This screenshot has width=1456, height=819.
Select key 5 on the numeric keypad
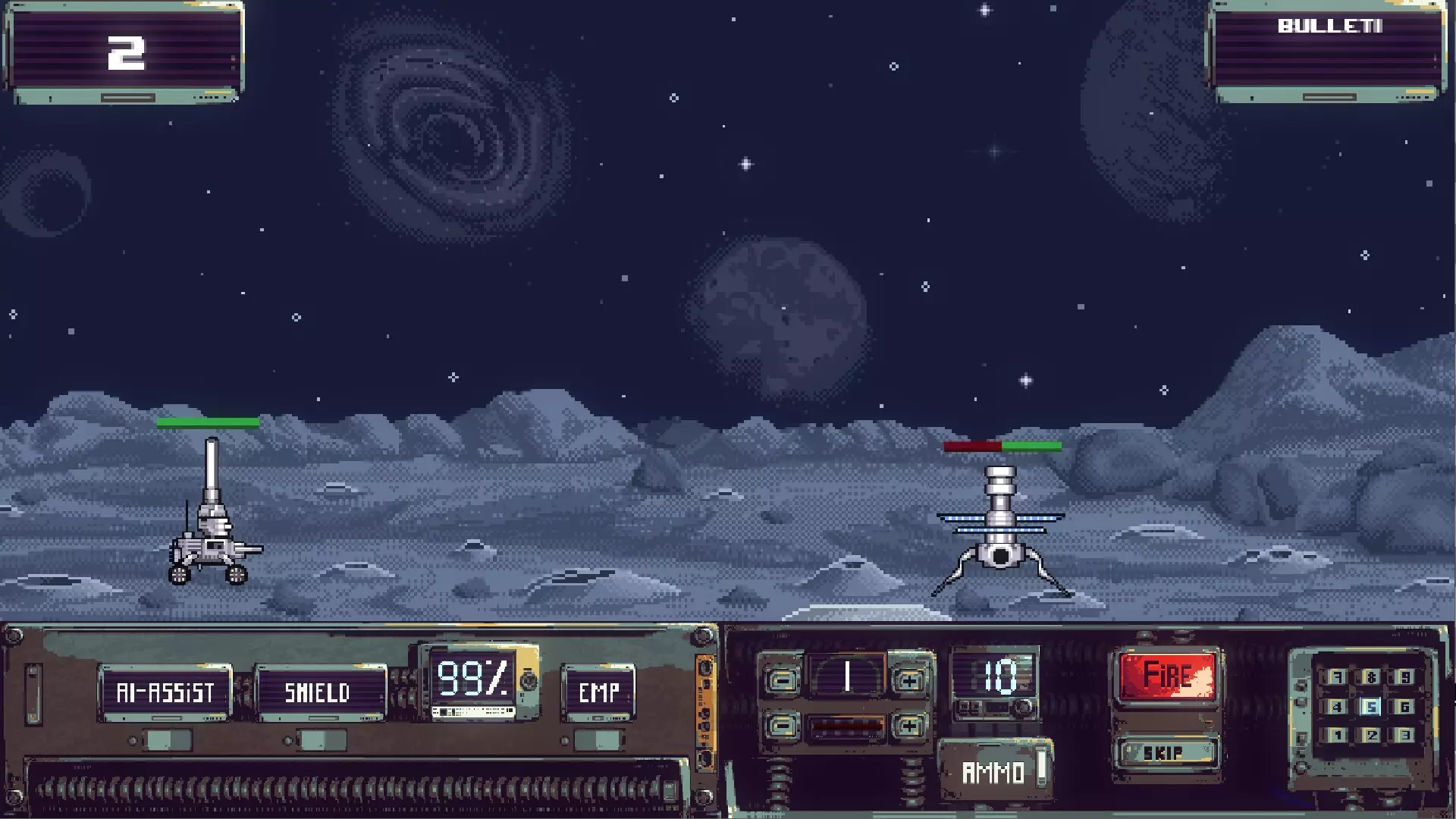1370,707
